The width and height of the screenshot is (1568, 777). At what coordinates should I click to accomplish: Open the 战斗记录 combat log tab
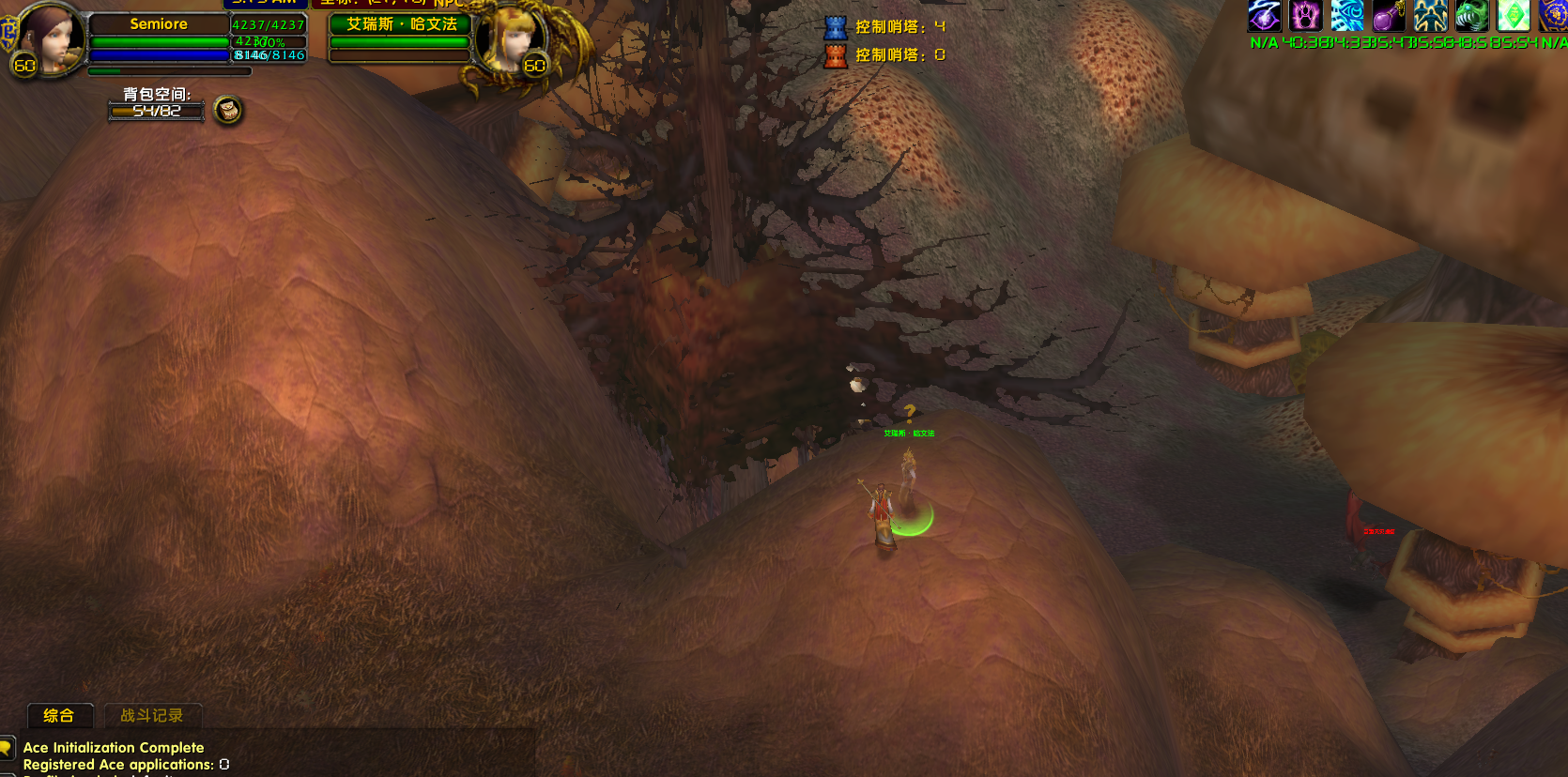(152, 715)
